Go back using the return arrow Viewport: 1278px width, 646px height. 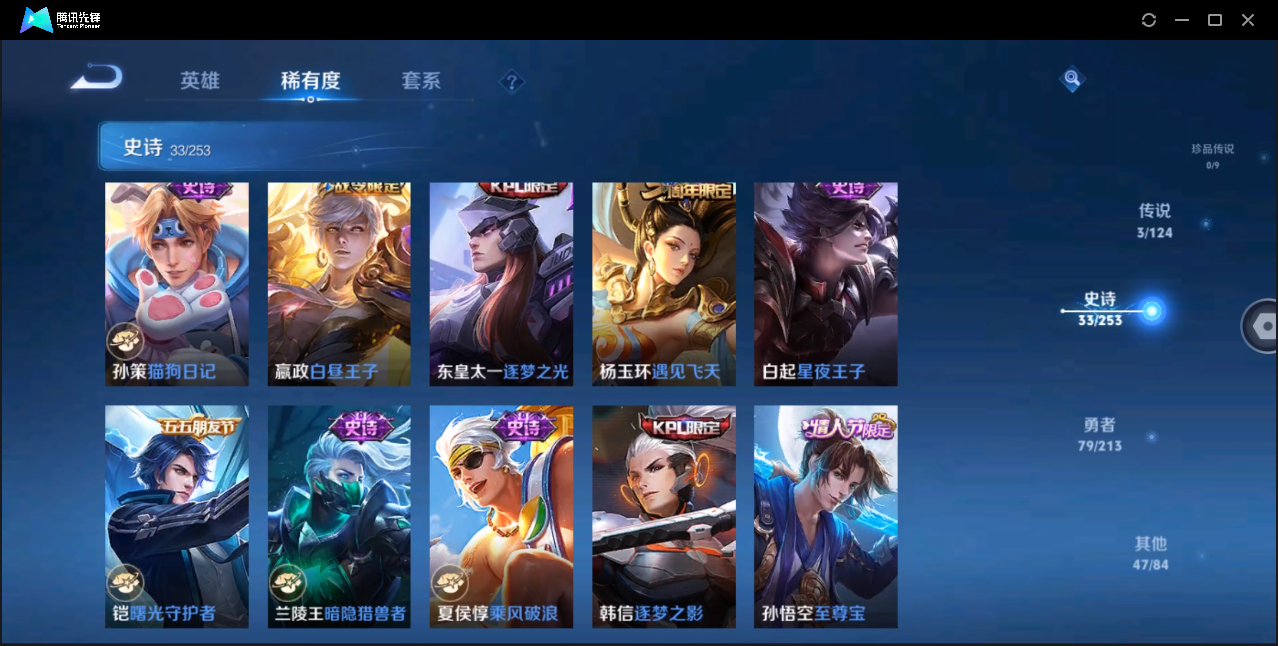click(x=97, y=78)
